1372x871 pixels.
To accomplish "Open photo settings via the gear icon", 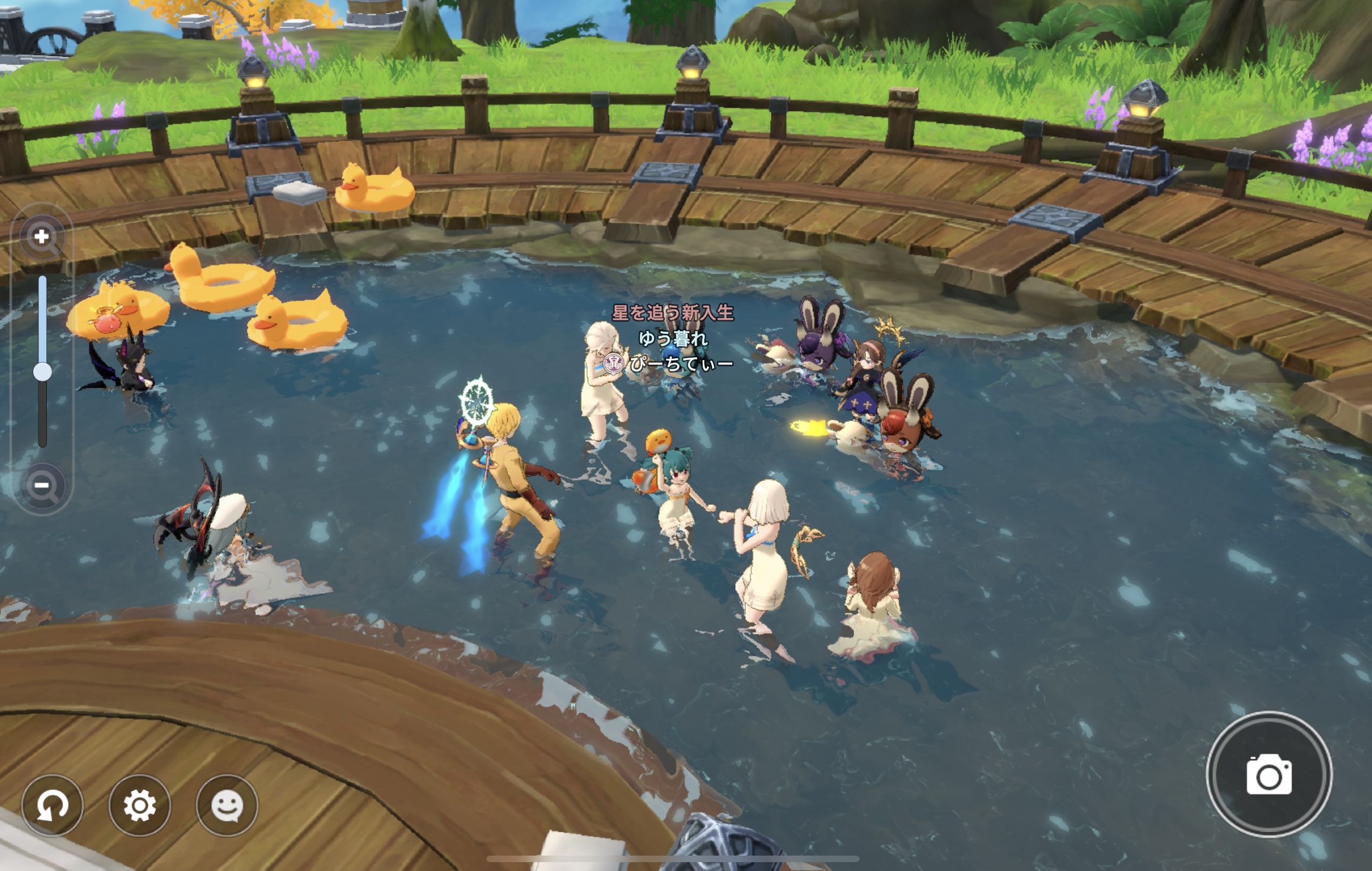I will point(140,805).
